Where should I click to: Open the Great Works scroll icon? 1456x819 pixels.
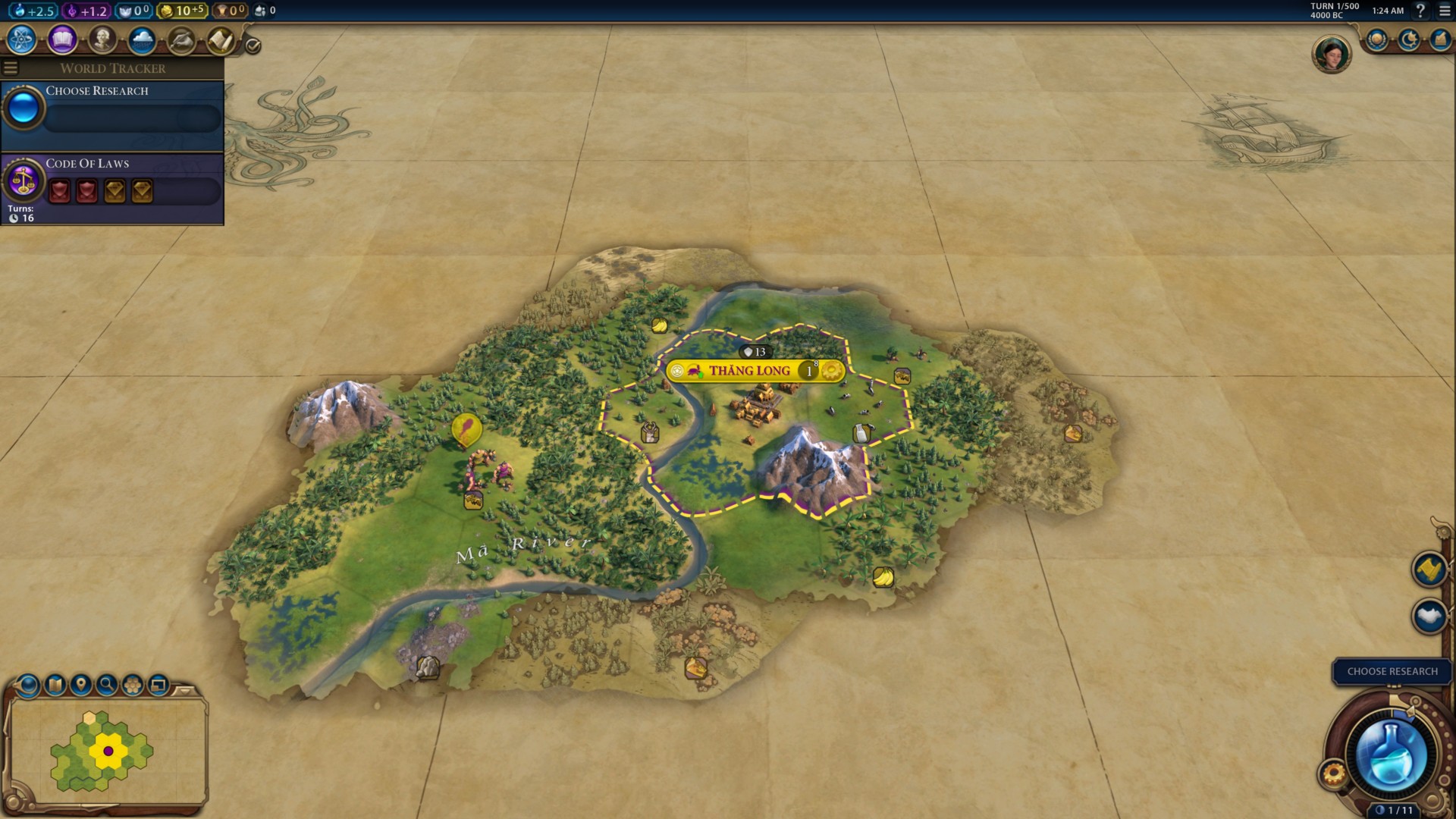click(x=221, y=40)
